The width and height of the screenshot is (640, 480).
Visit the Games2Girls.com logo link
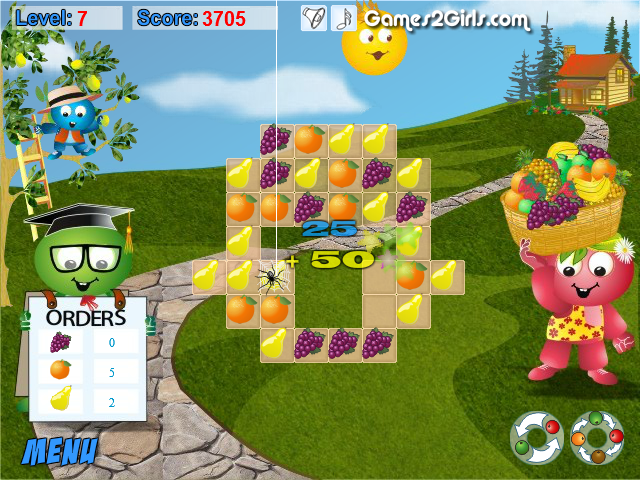(446, 19)
